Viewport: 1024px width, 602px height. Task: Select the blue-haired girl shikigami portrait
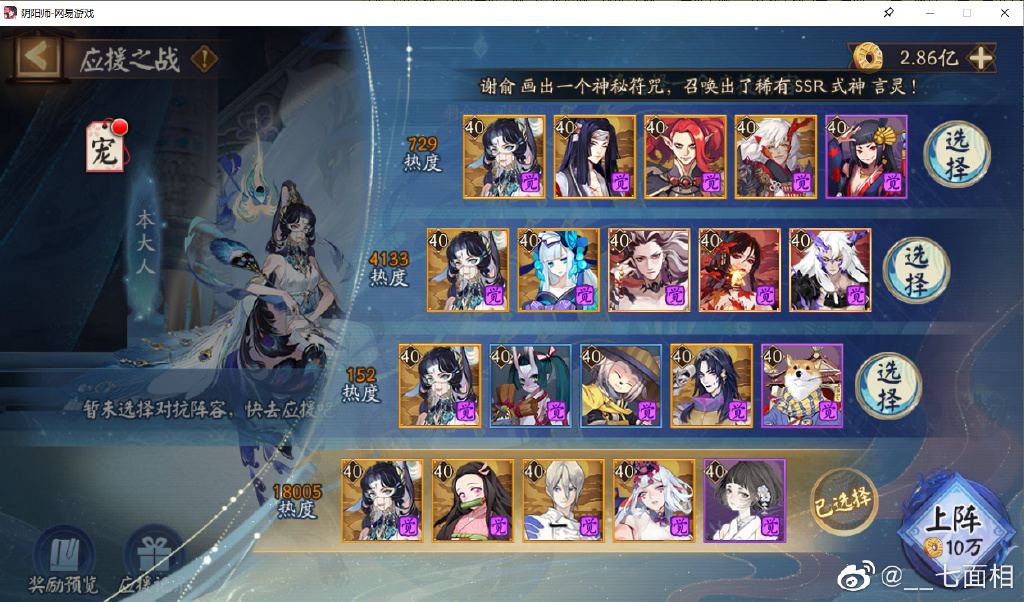tap(559, 270)
